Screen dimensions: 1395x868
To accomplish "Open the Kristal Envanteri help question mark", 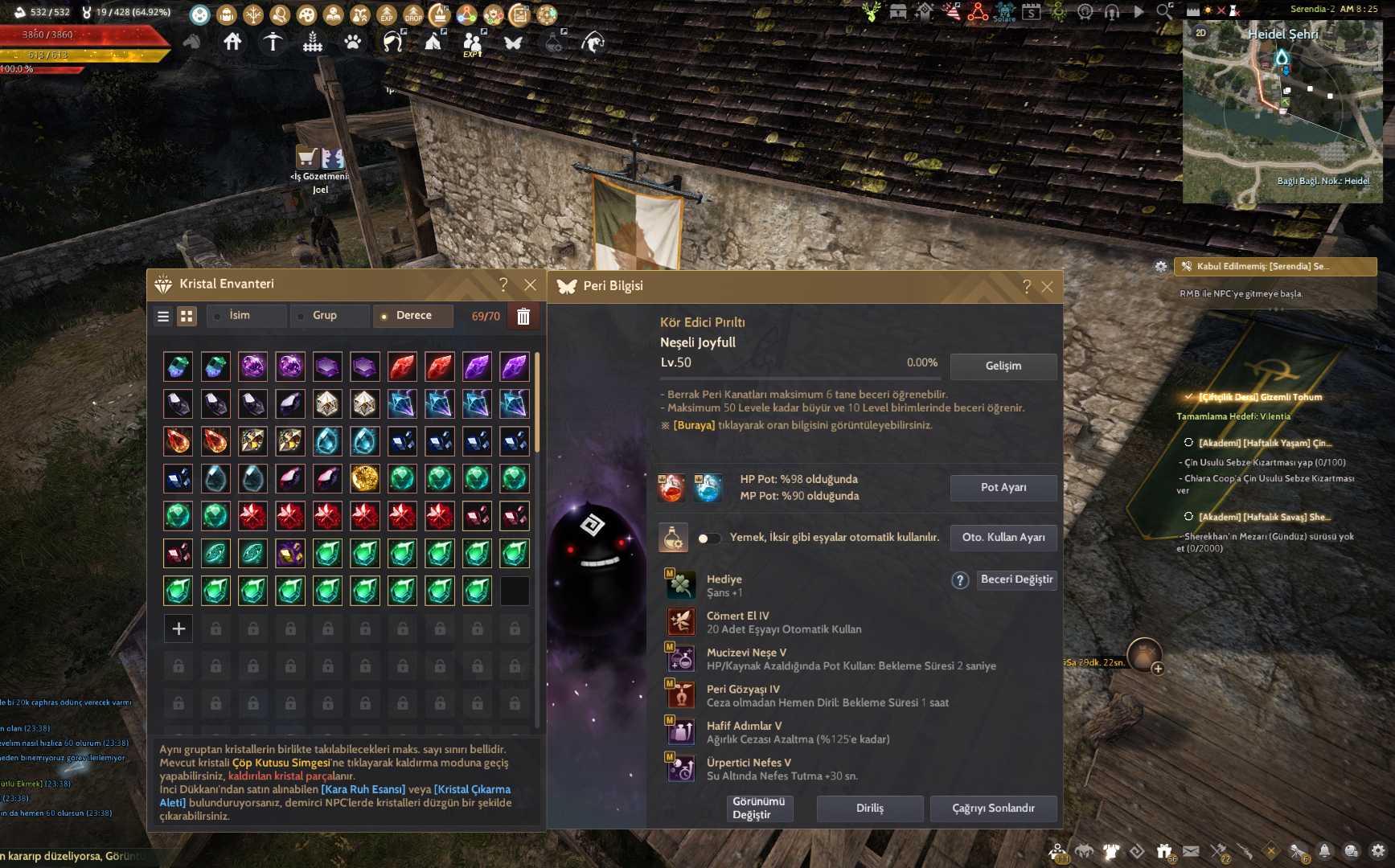I will click(503, 285).
